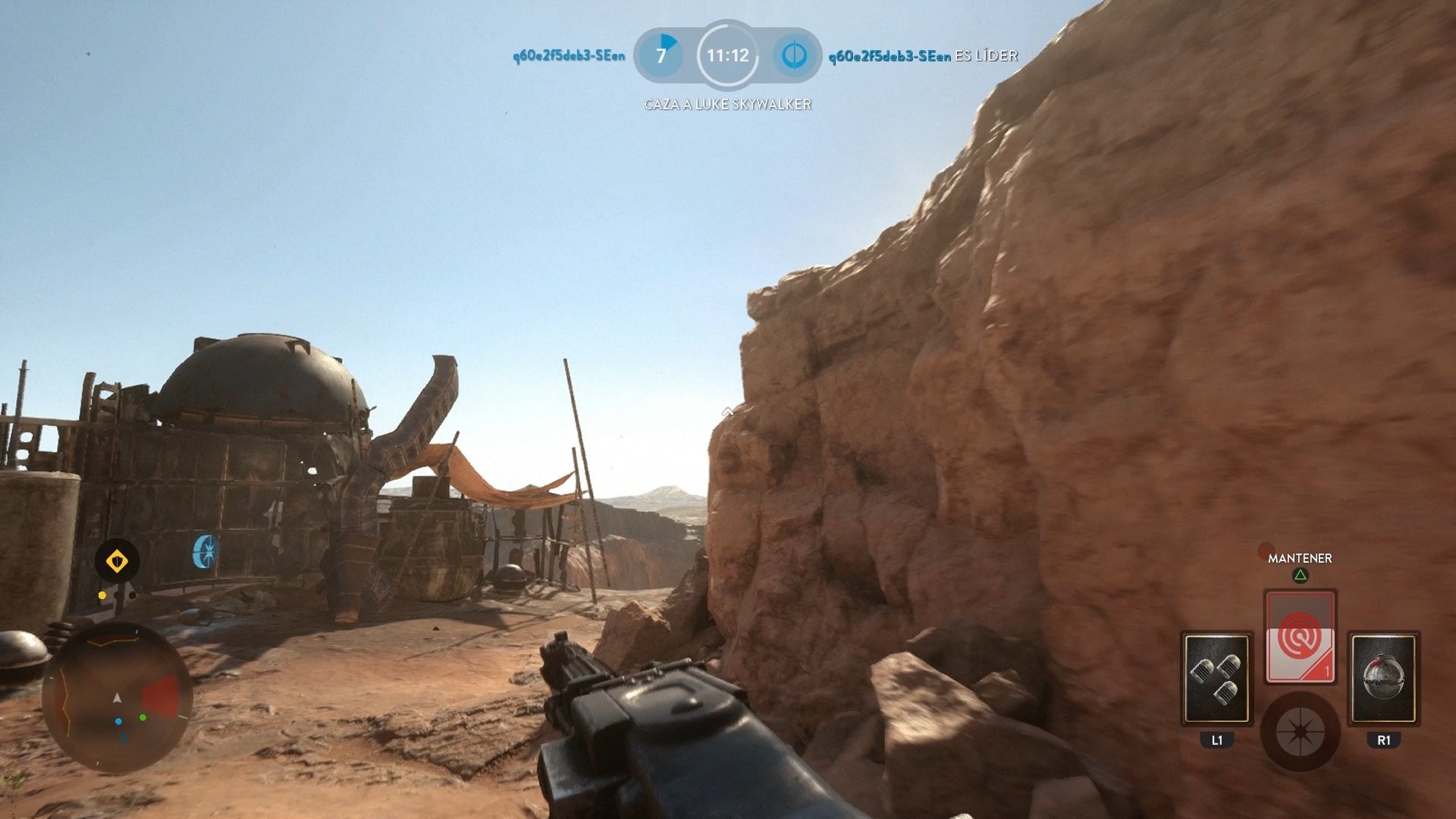Click the ES LÍDER label at top right

985,56
